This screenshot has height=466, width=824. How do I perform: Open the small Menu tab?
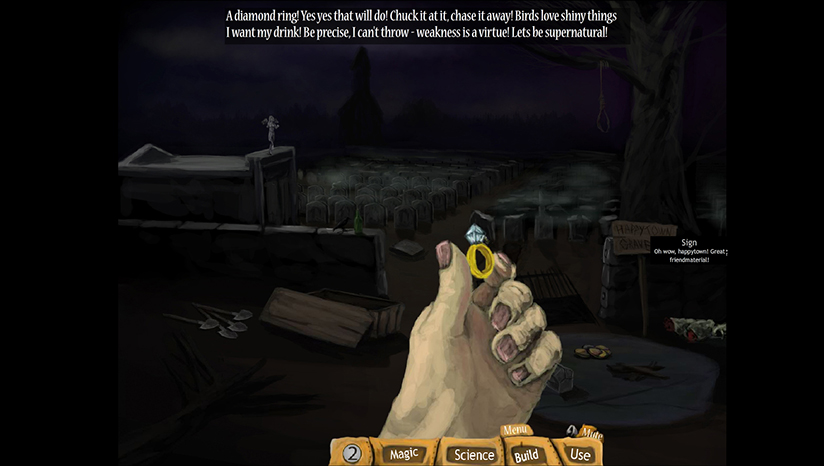point(516,431)
